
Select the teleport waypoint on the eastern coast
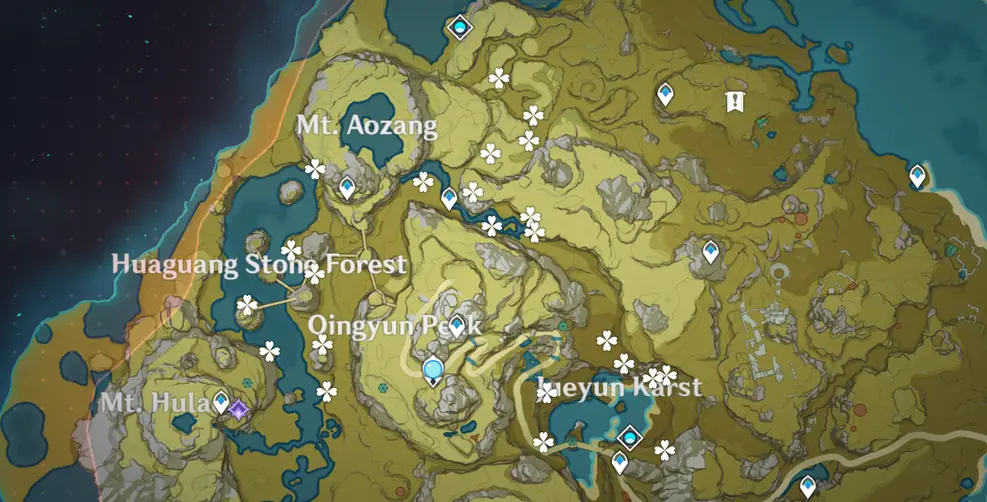tap(917, 176)
